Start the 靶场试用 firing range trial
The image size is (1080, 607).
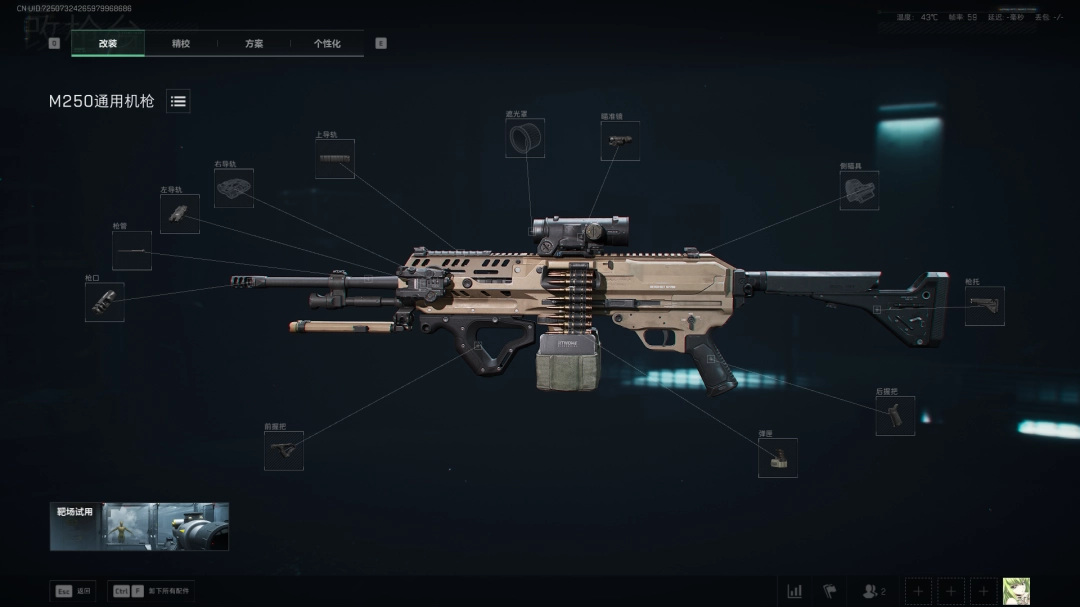tap(139, 526)
